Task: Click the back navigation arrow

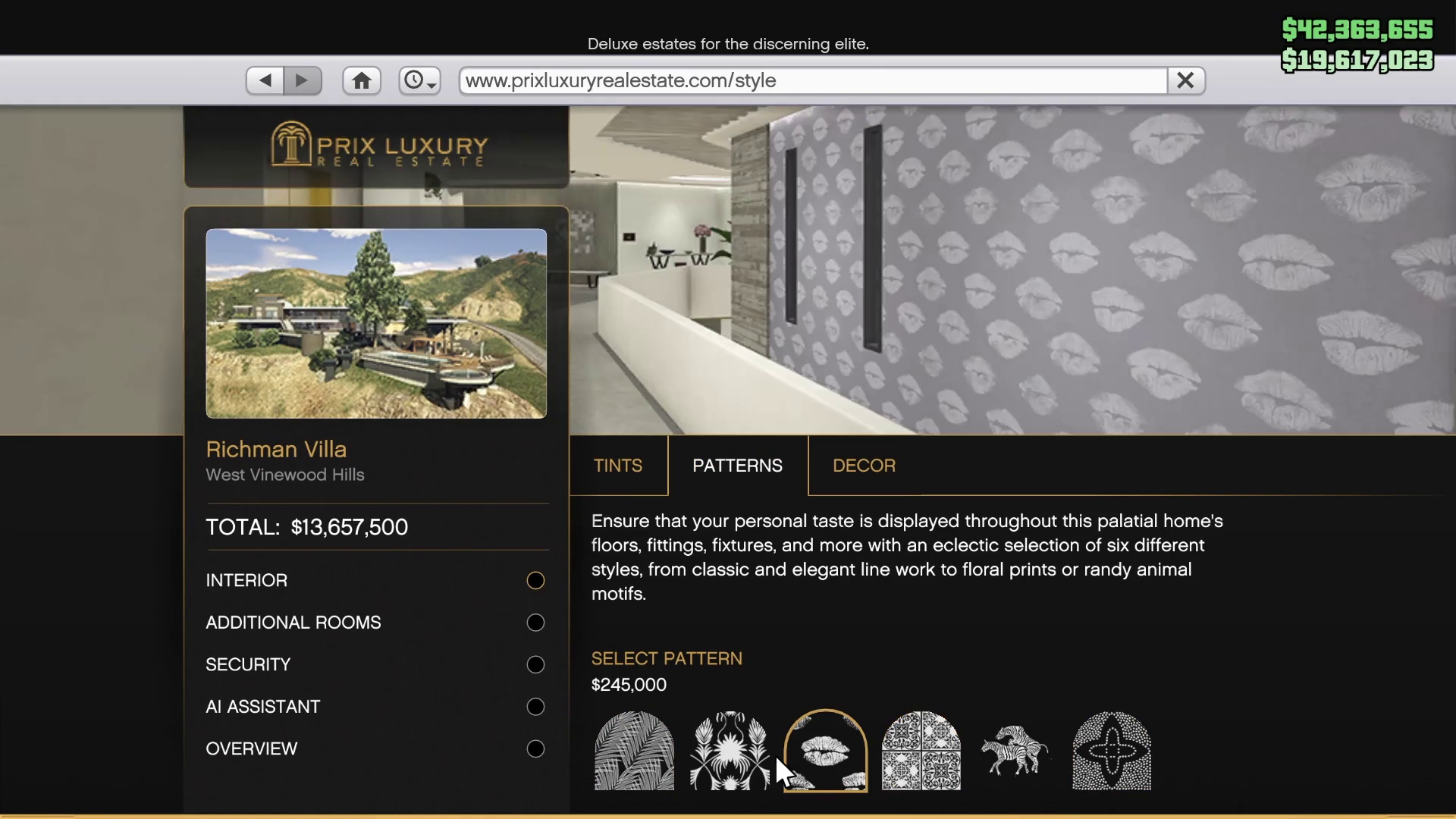Action: (x=264, y=80)
